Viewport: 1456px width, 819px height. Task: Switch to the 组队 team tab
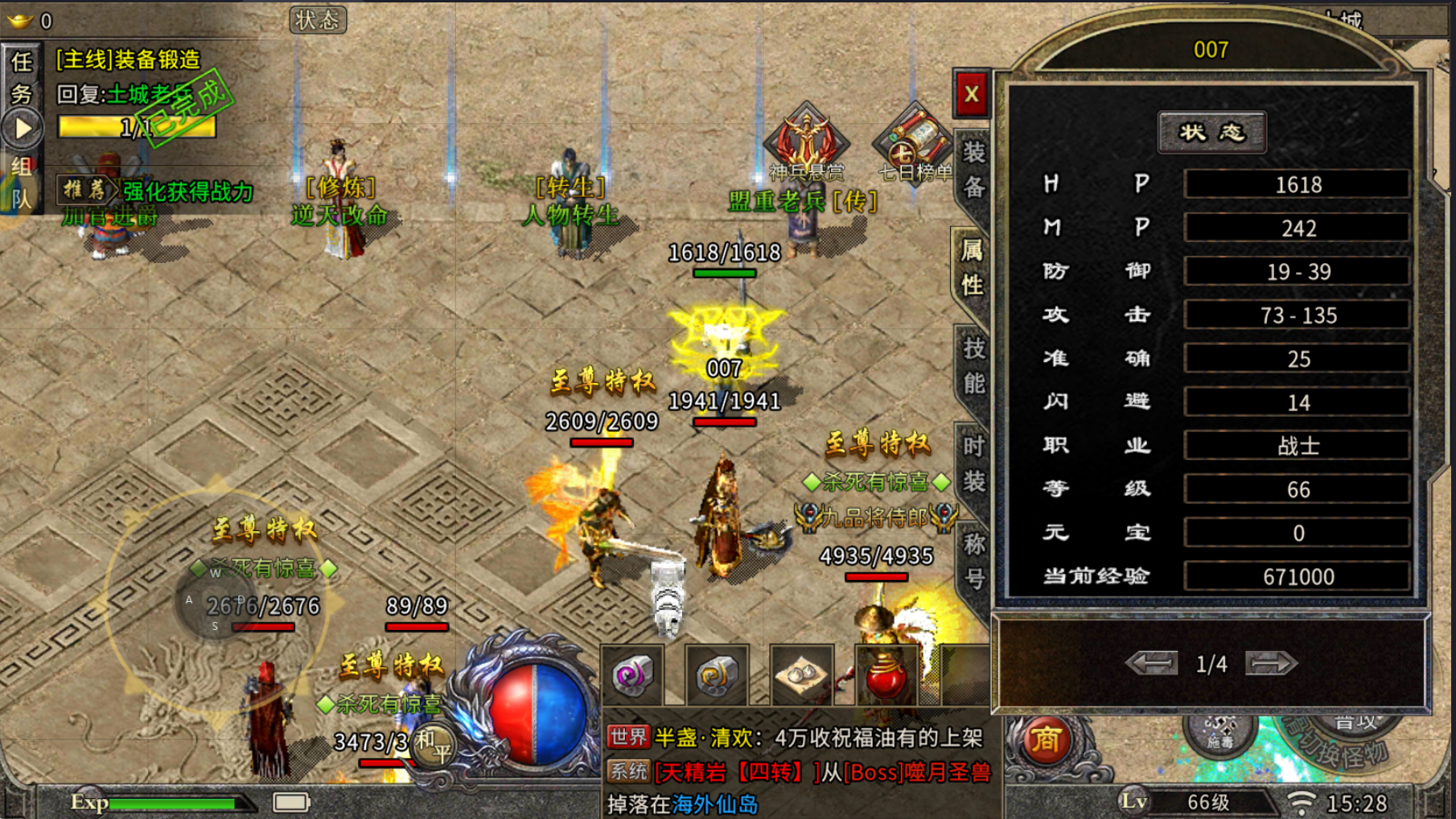22,182
